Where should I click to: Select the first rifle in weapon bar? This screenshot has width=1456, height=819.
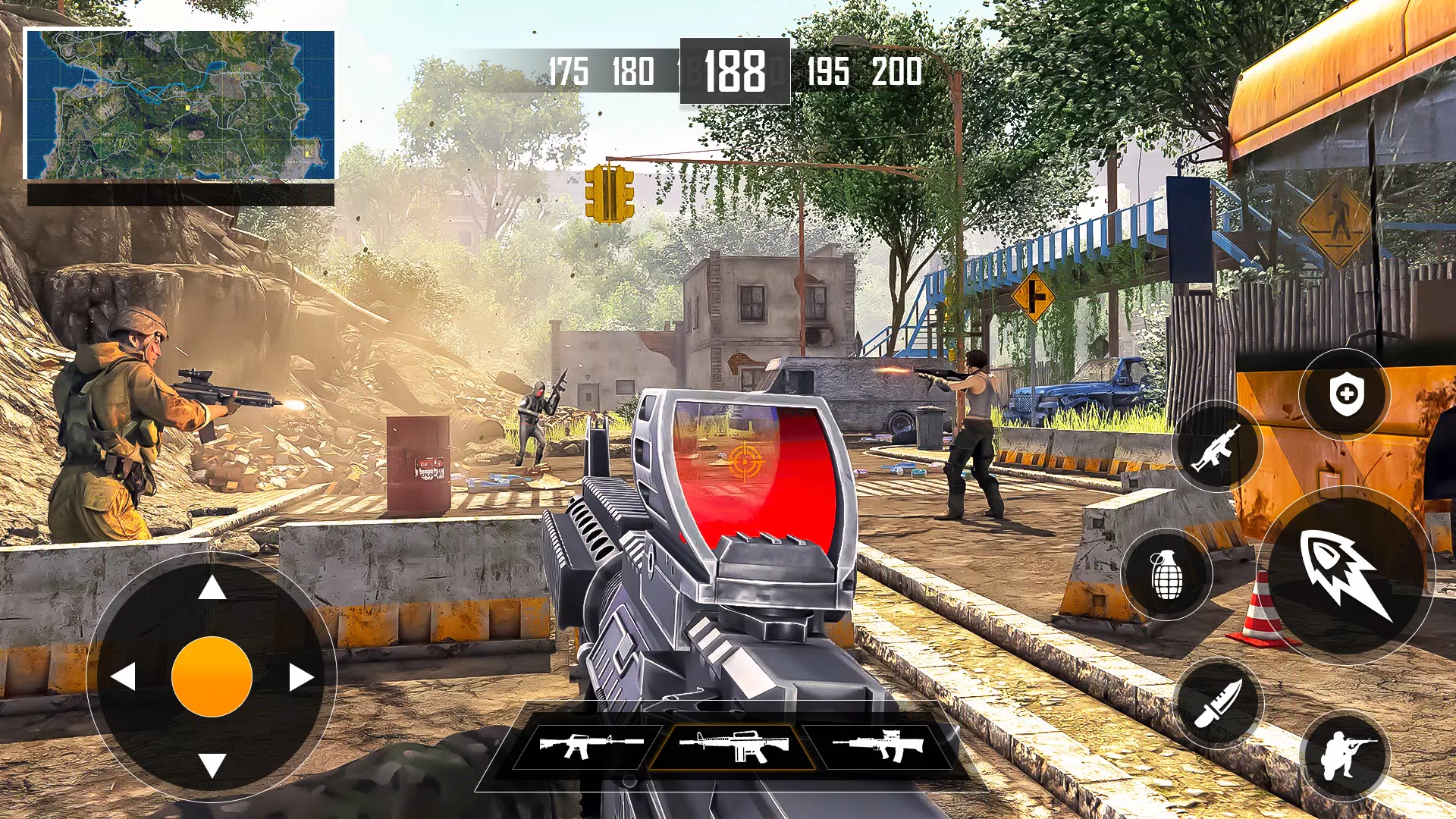click(590, 745)
